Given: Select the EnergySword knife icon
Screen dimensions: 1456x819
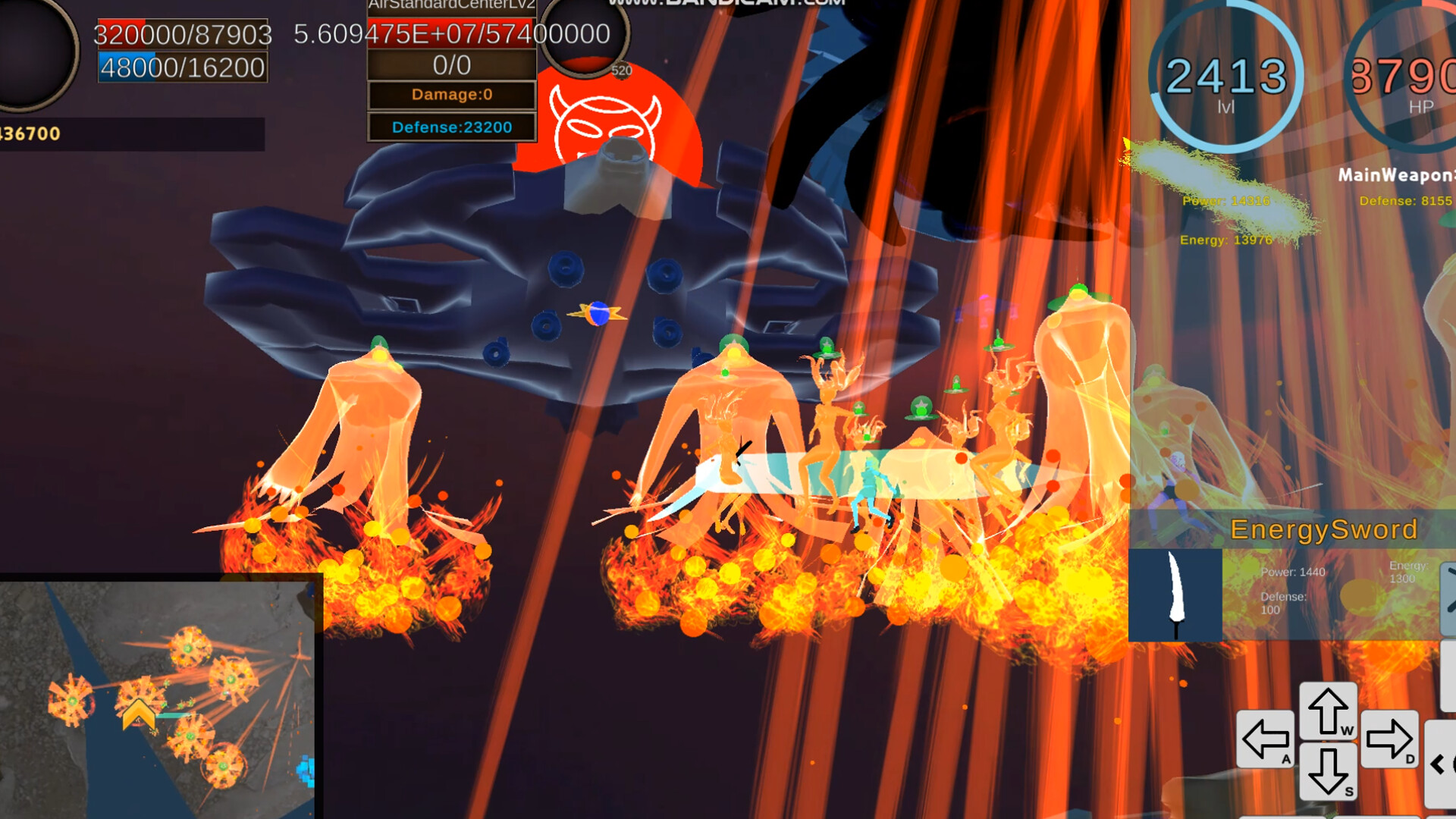Looking at the screenshot, I should tap(1175, 595).
